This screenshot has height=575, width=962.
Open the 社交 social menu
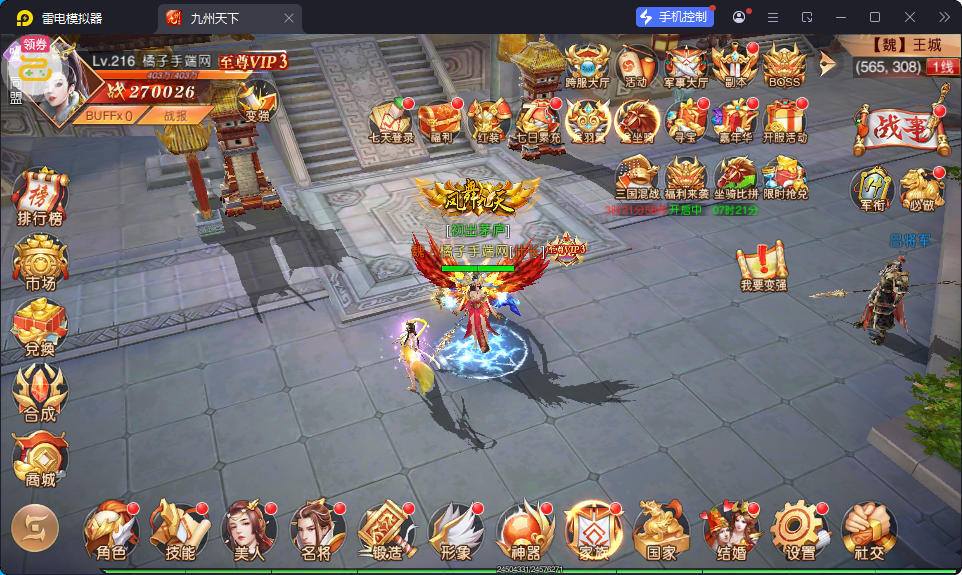[x=868, y=531]
